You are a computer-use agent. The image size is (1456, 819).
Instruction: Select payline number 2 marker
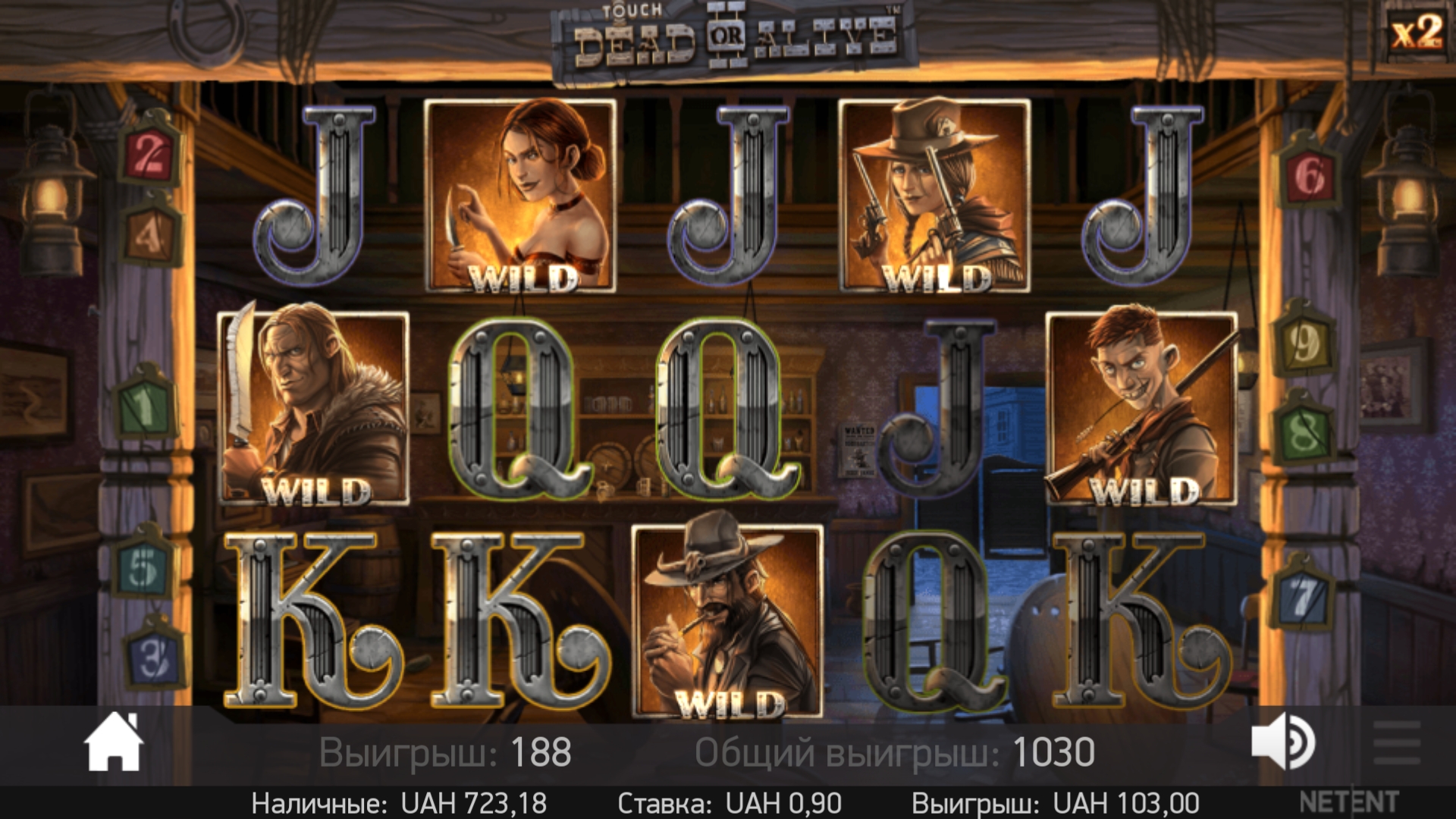point(150,157)
